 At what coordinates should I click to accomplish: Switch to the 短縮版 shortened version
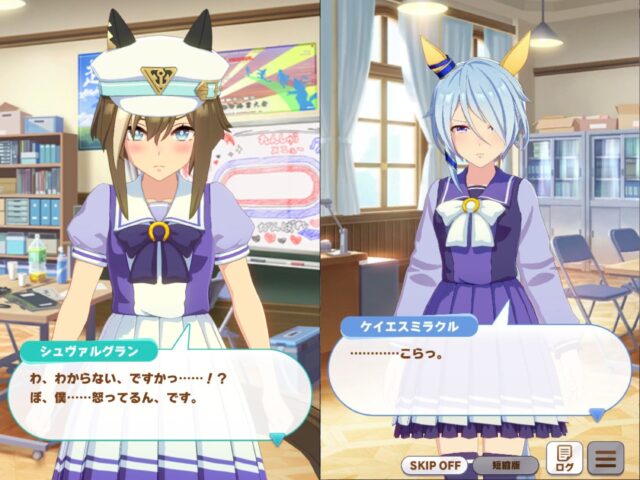pyautogui.click(x=505, y=464)
